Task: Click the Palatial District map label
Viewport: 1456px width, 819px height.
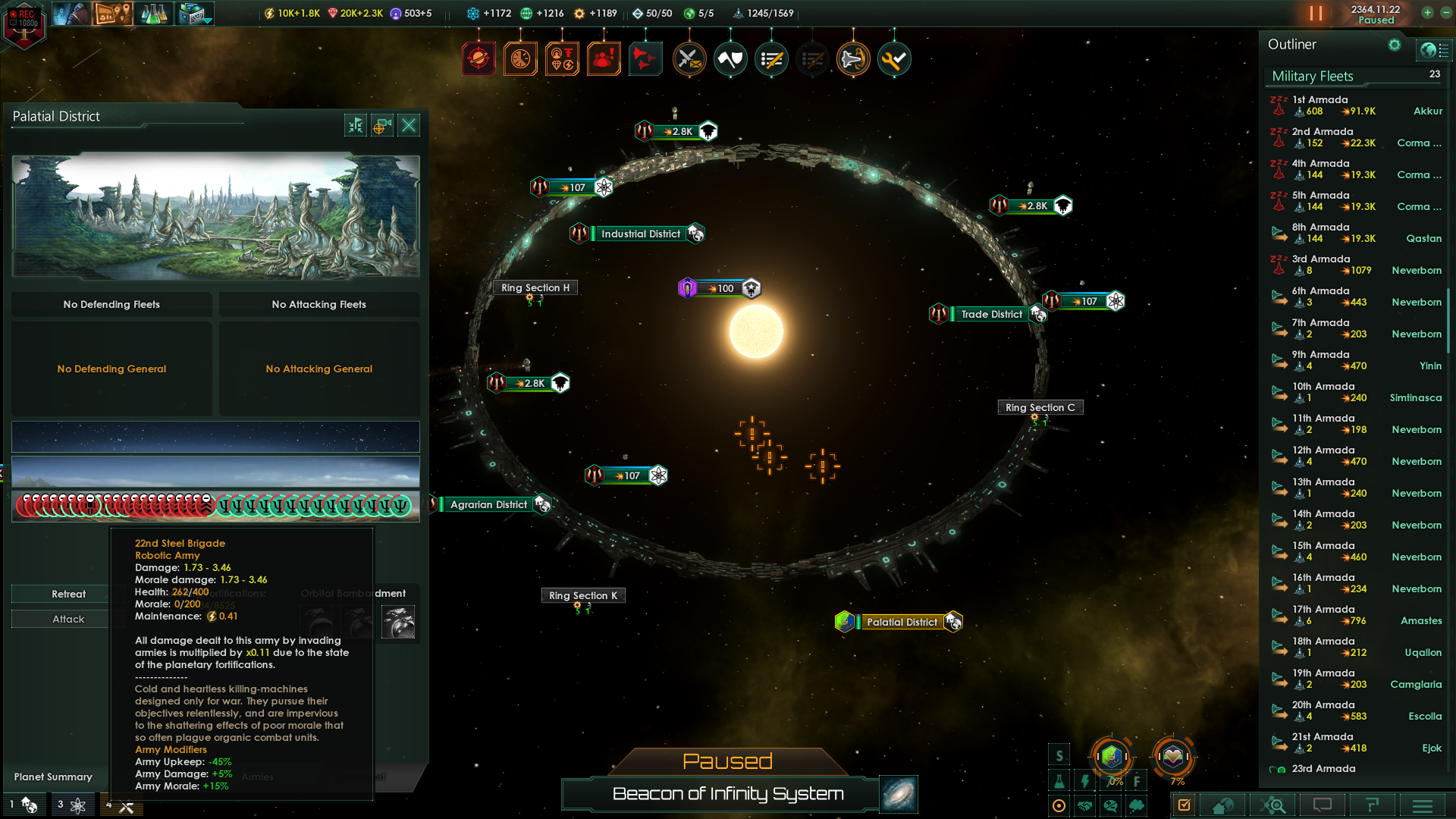Action: point(902,622)
